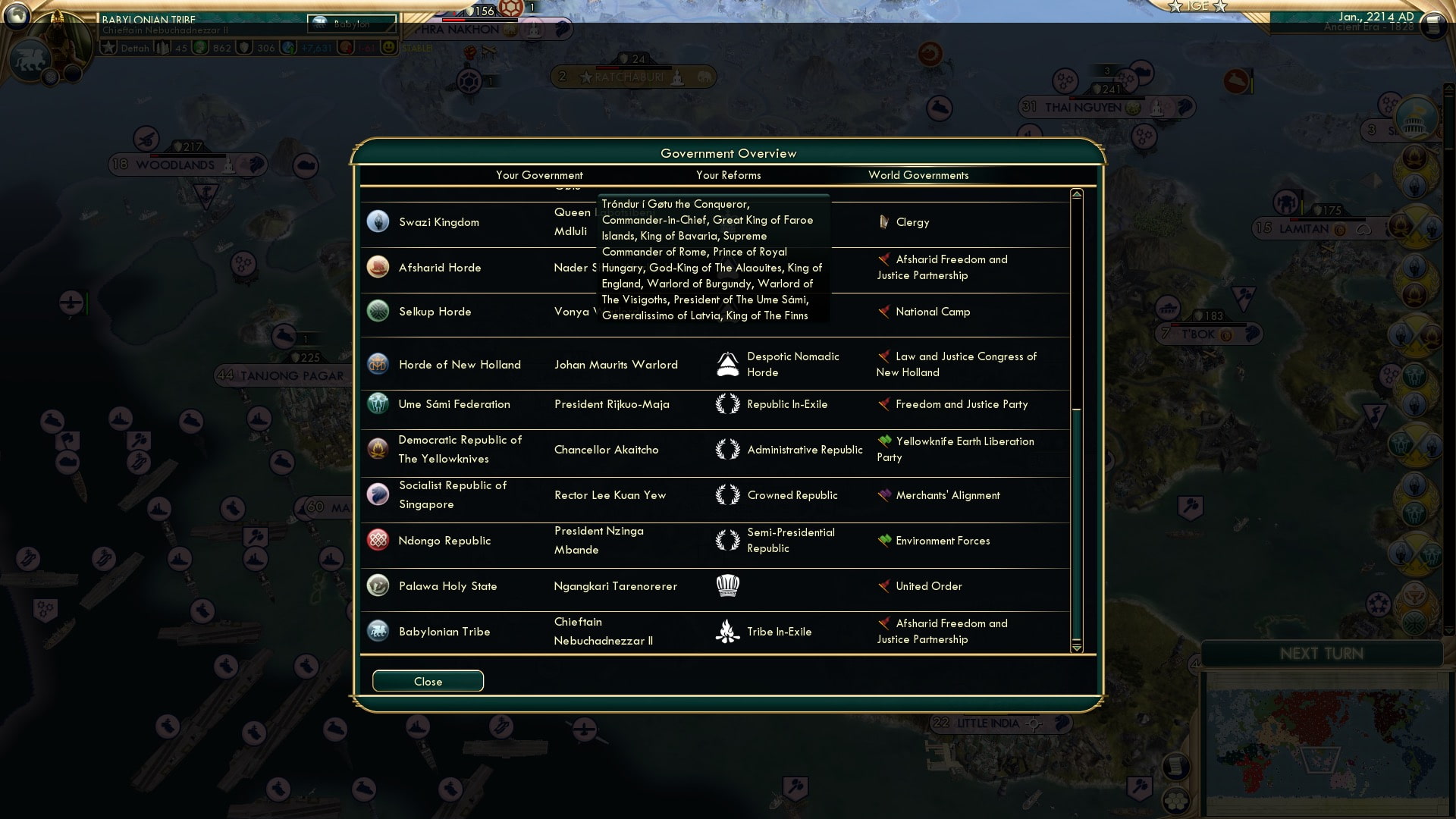
Task: Click the Clergy party flag icon
Action: [x=883, y=222]
